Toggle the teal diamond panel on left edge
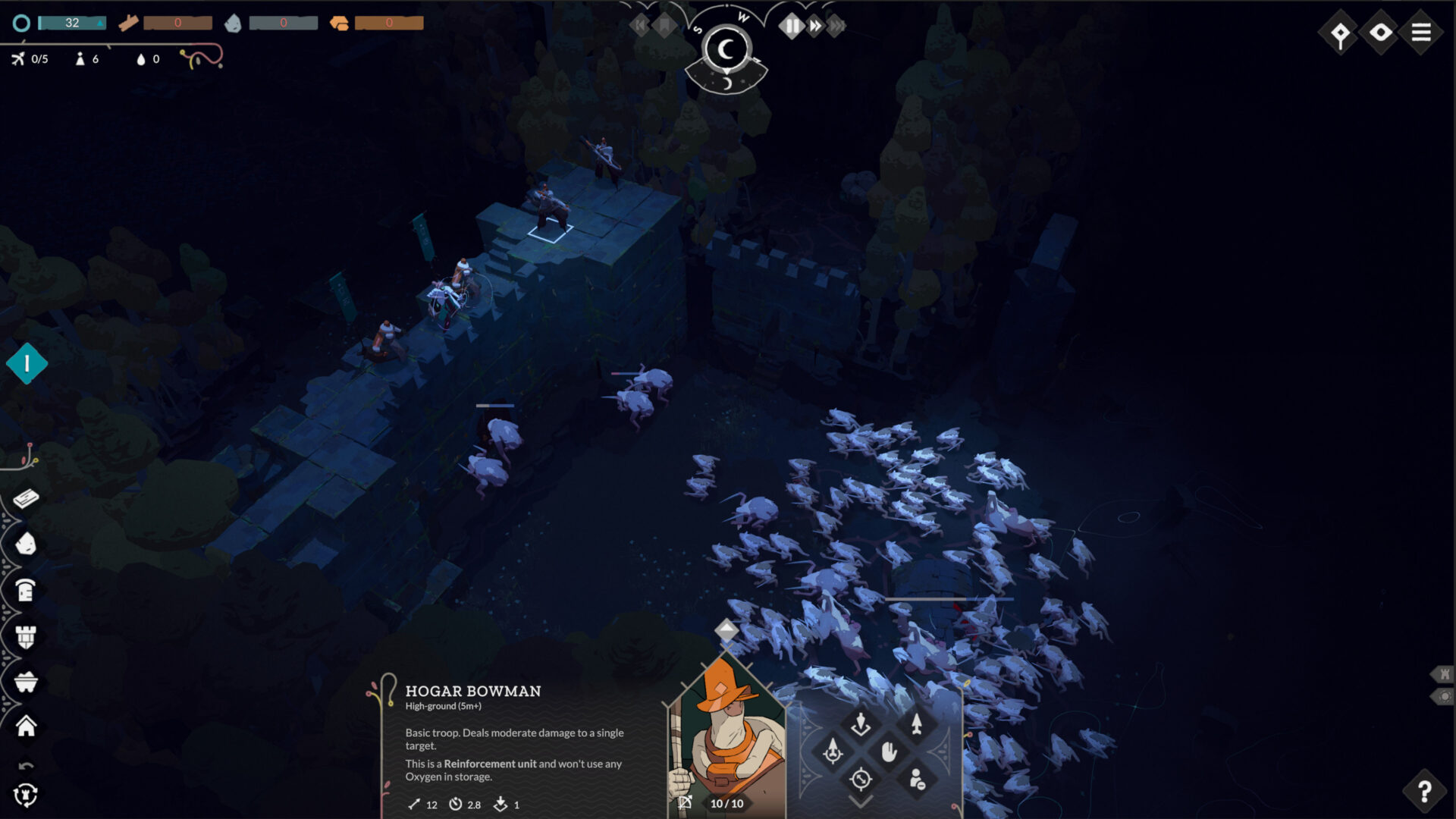 27,363
